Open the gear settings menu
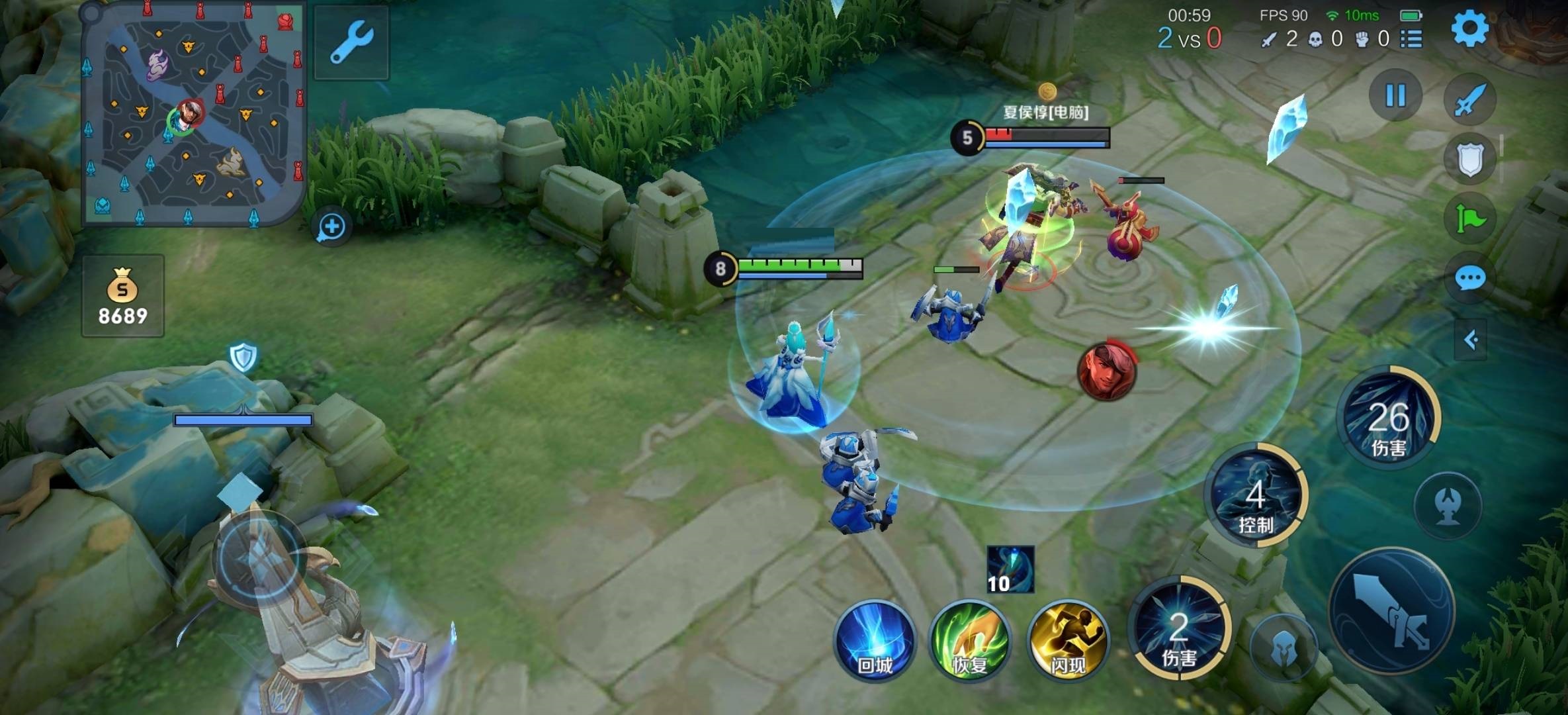 click(1469, 28)
